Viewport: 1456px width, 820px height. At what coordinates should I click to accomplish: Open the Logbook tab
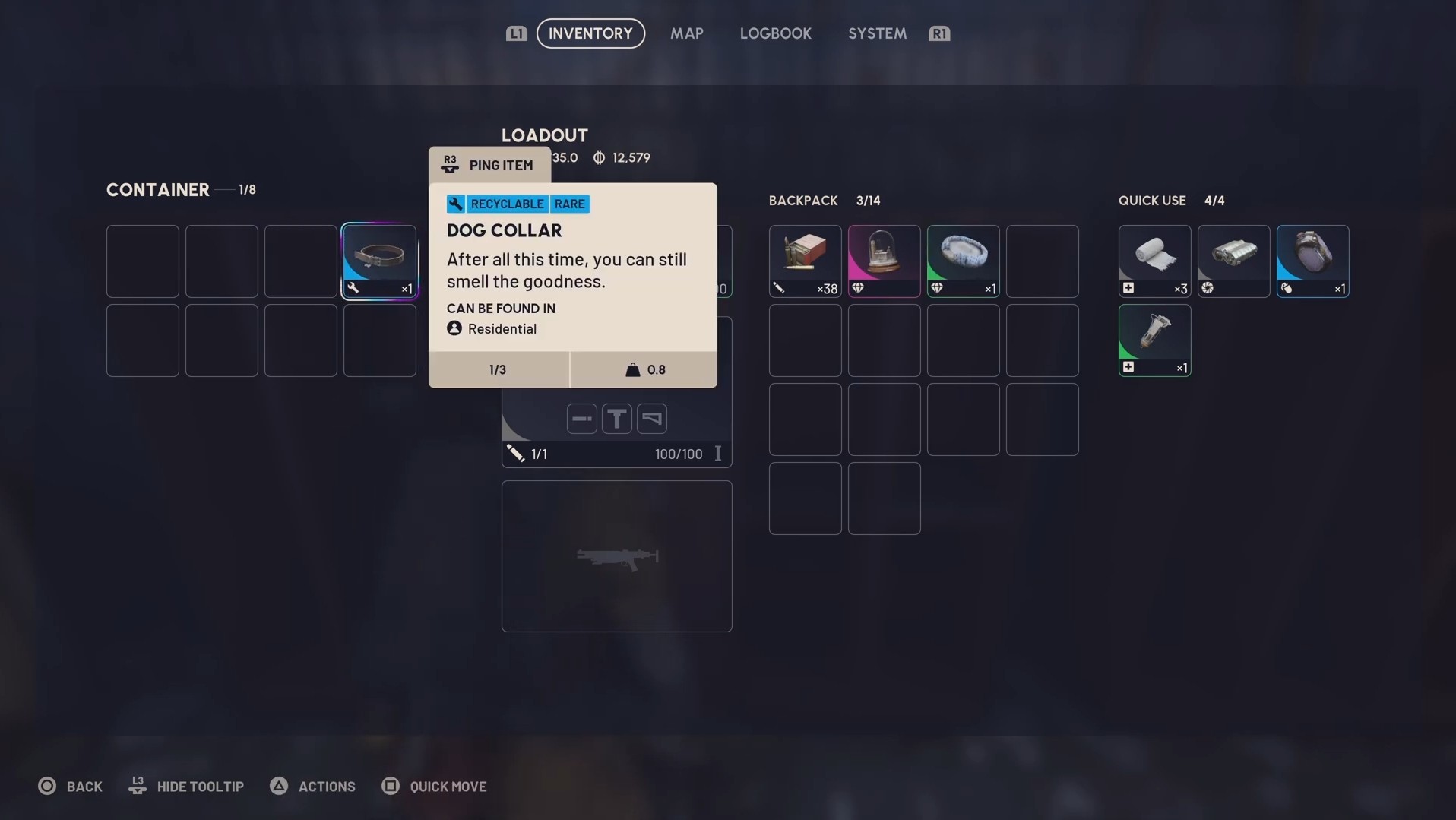coord(775,33)
